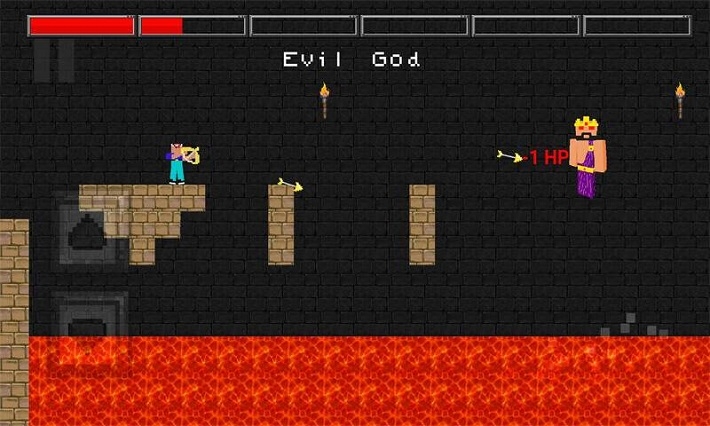Tap the translucent square-frame button above the lava
Screen dimensions: 710x426
click(90, 318)
